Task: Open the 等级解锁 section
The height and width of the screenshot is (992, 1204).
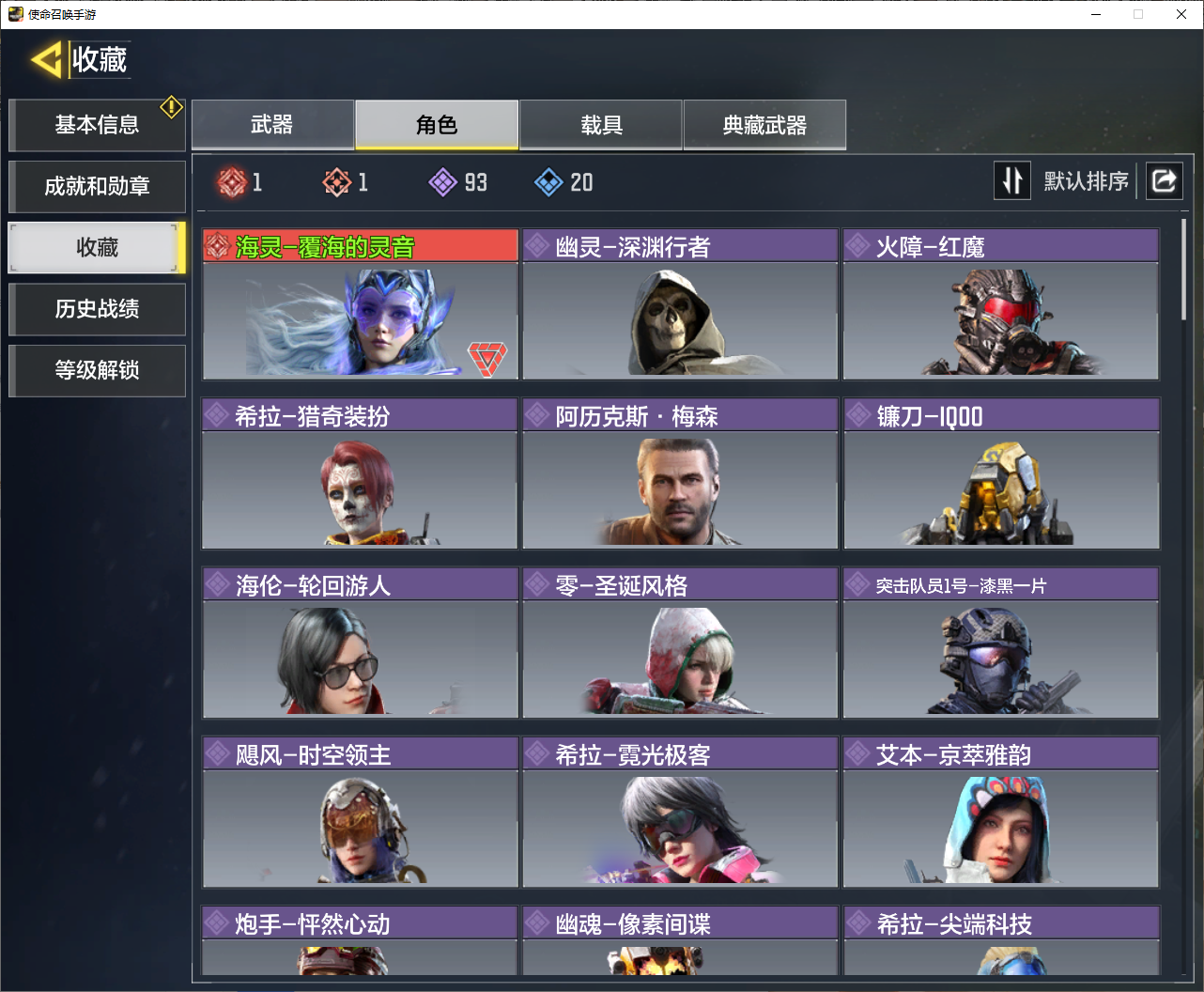Action: pos(97,370)
